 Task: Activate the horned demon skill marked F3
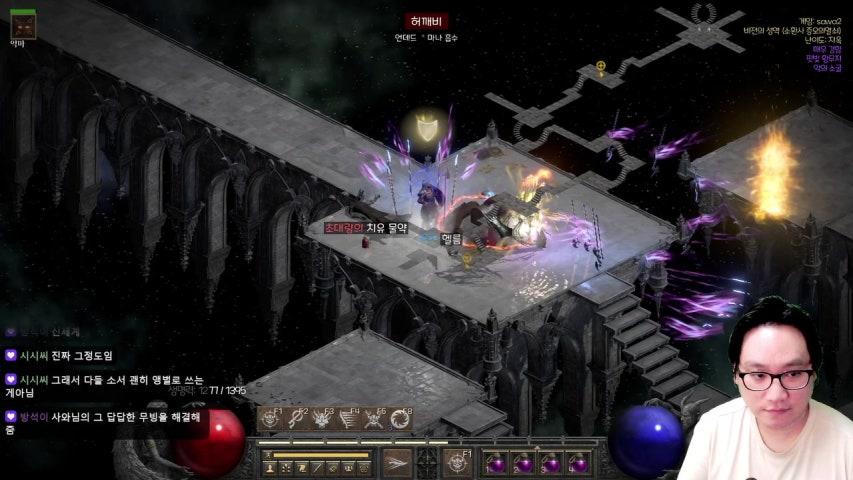click(322, 419)
